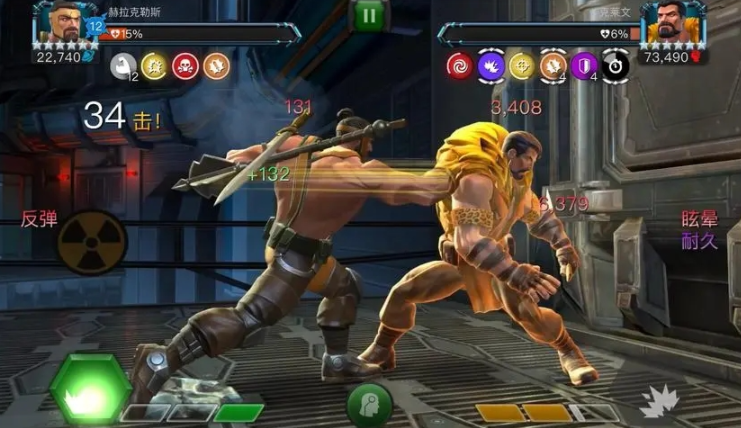741x428 pixels.
Task: Inspect the white flexed-arm fury buff
Action: [x=123, y=66]
